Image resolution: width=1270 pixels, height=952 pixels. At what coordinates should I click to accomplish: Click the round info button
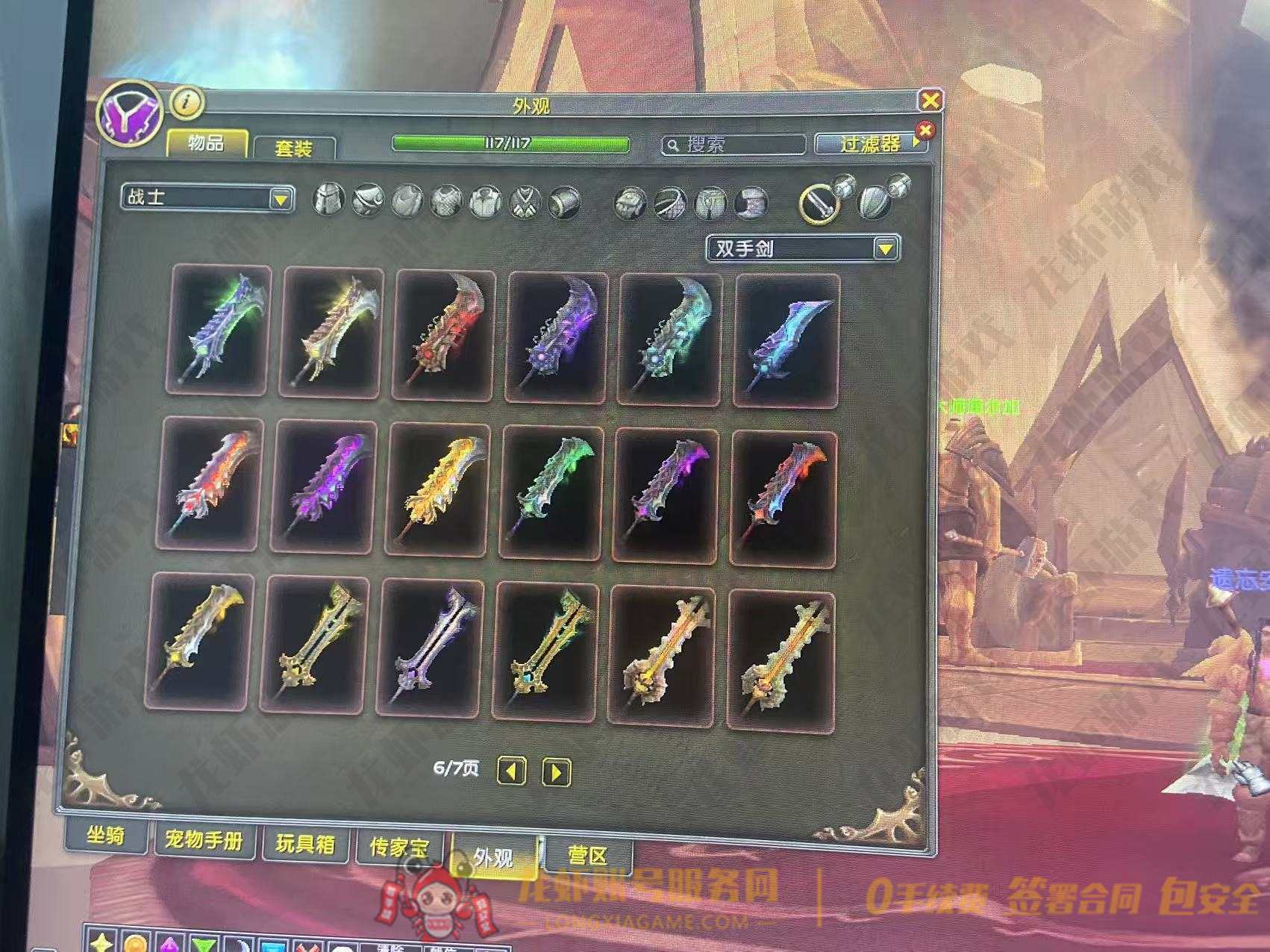187,103
